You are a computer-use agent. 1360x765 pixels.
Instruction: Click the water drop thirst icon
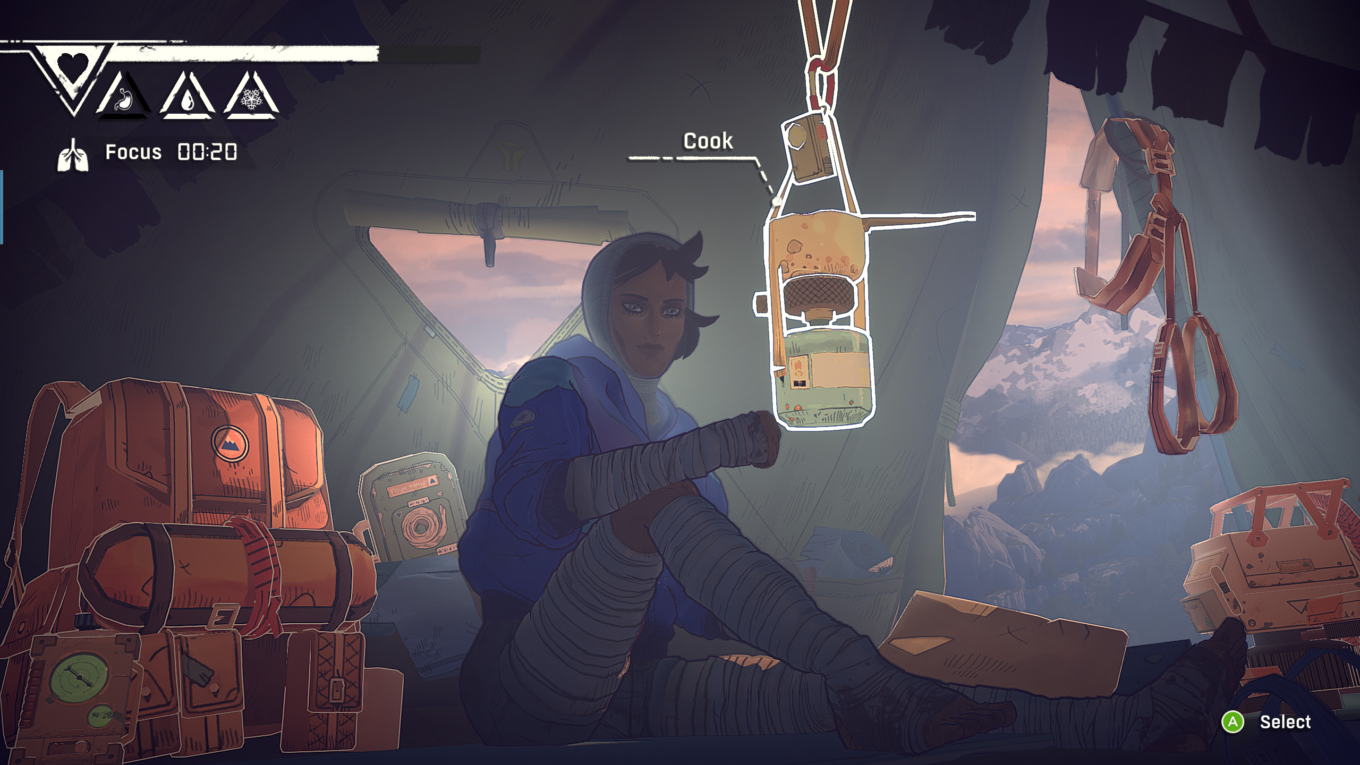[x=189, y=98]
